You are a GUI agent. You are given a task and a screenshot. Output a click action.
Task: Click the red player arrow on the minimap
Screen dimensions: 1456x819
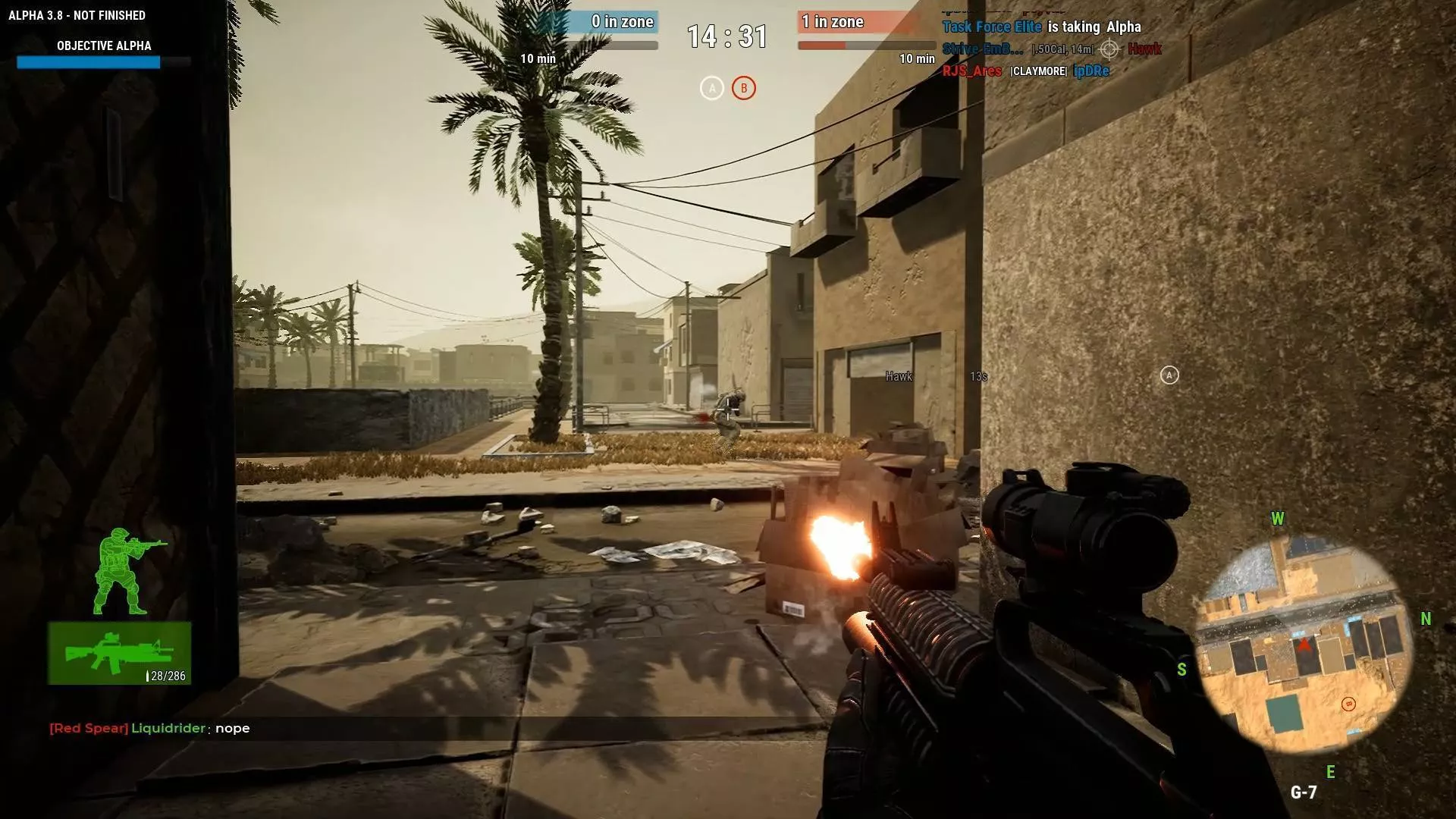click(x=1302, y=647)
